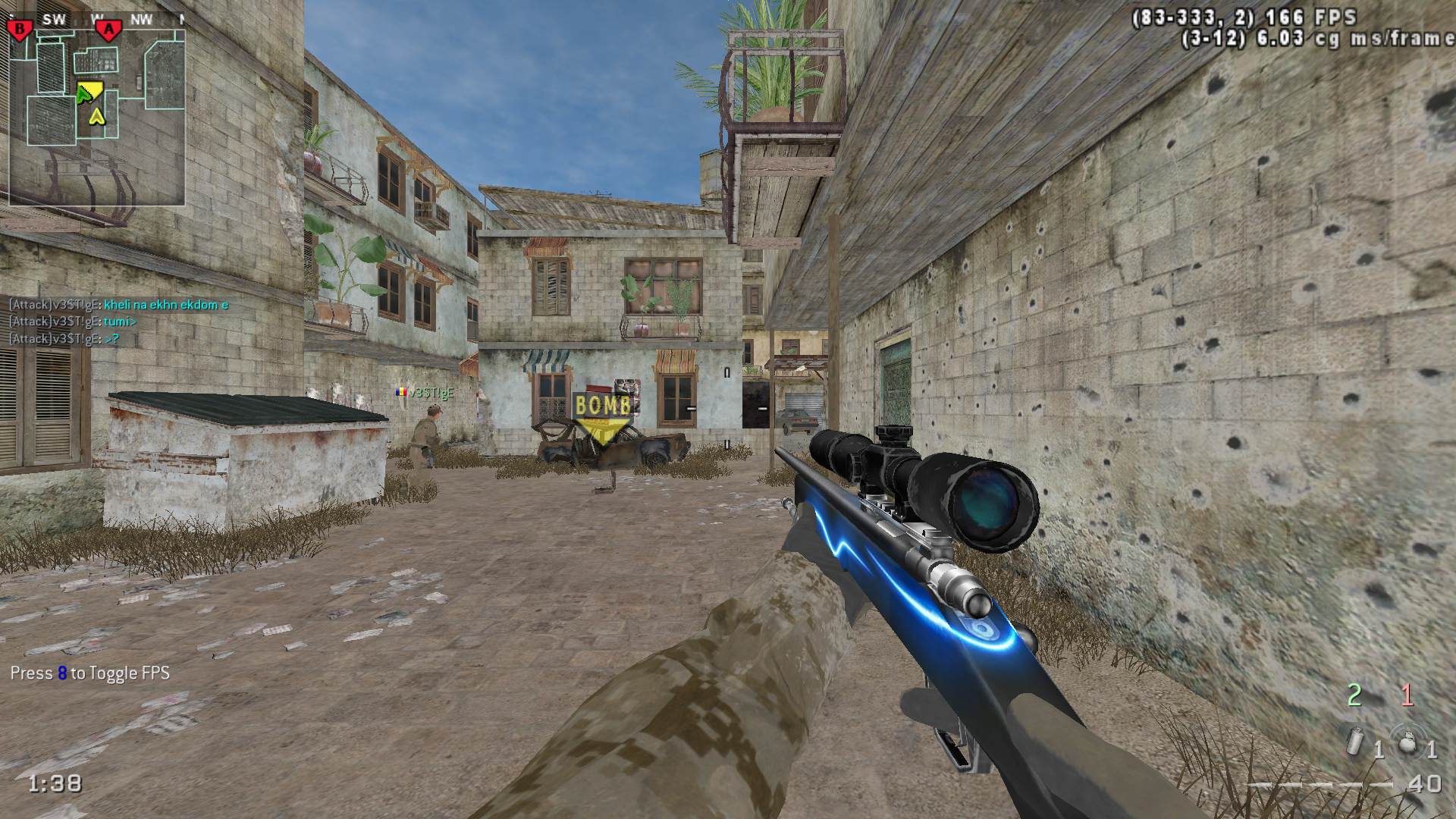Image resolution: width=1456 pixels, height=819 pixels.
Task: Click the minimap in the corner
Action: (x=96, y=110)
